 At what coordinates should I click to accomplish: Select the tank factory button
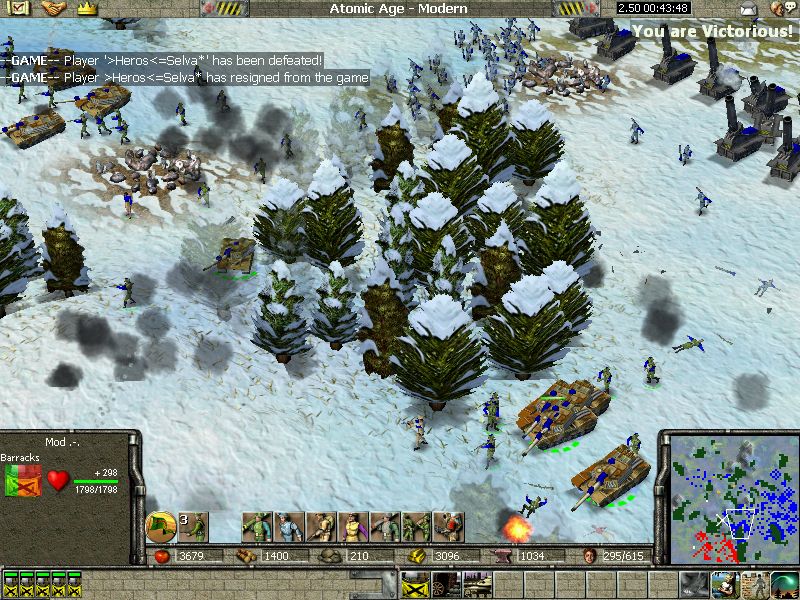coord(477,584)
